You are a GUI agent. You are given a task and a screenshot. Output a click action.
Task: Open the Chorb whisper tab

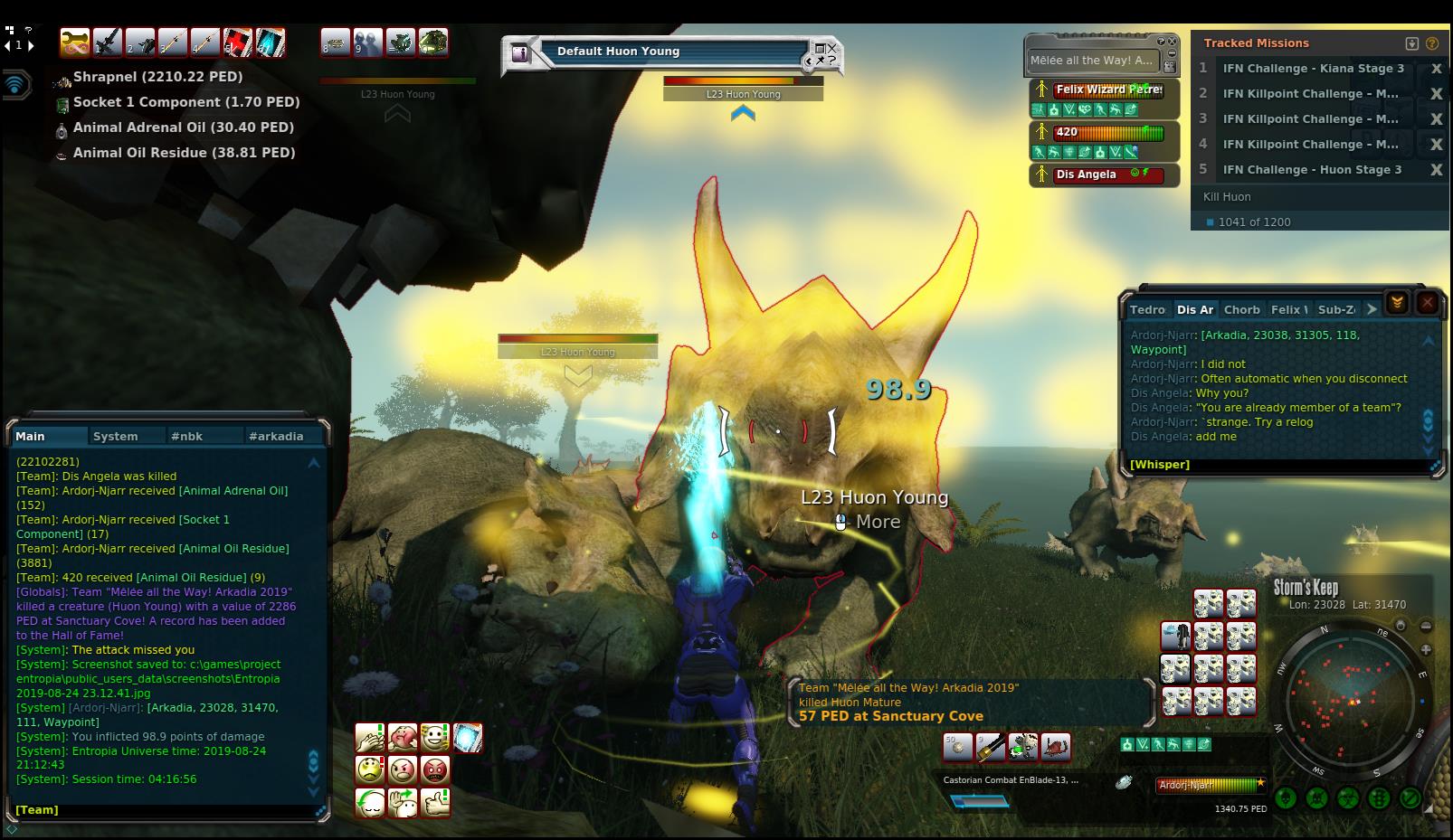point(1241,309)
